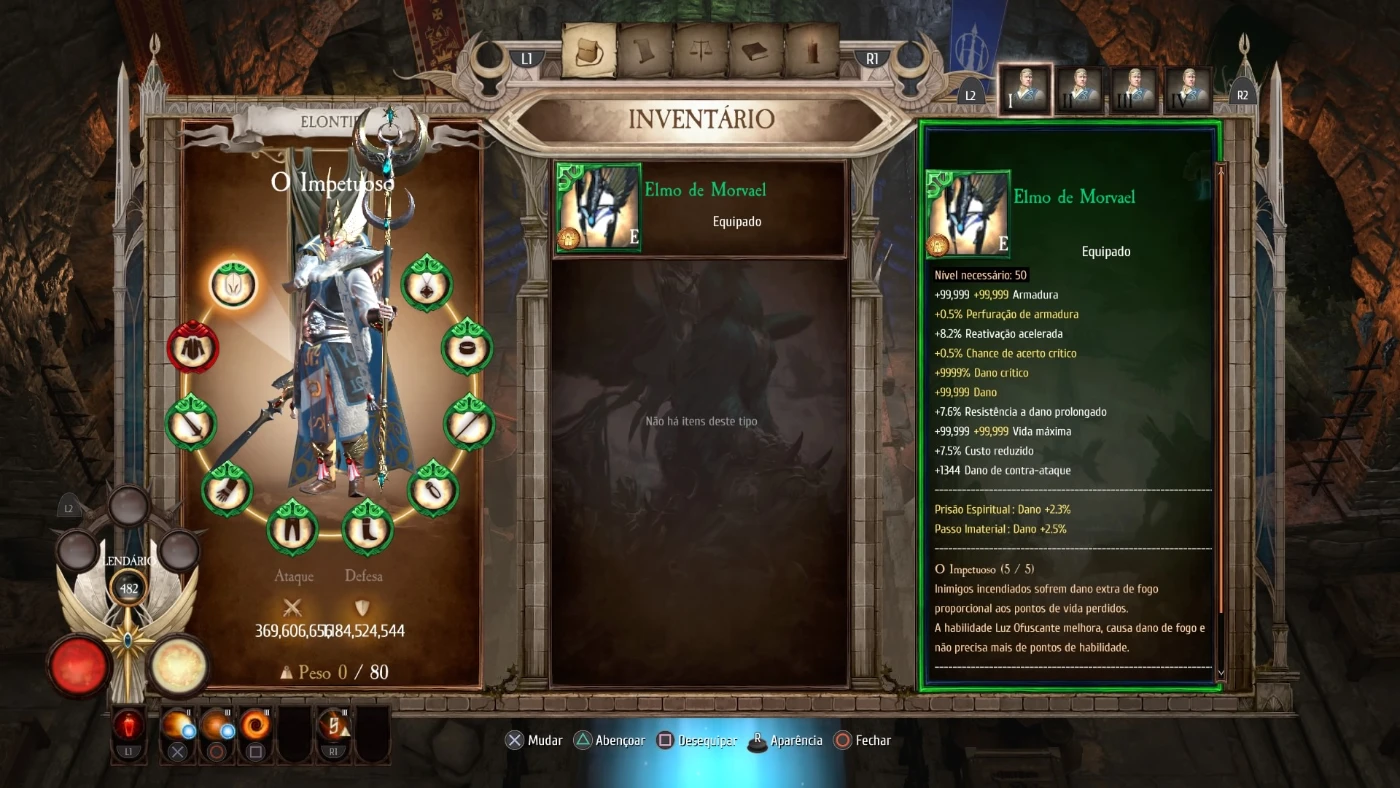1400x788 pixels.
Task: Select the staff weapon slot
Action: coord(469,422)
